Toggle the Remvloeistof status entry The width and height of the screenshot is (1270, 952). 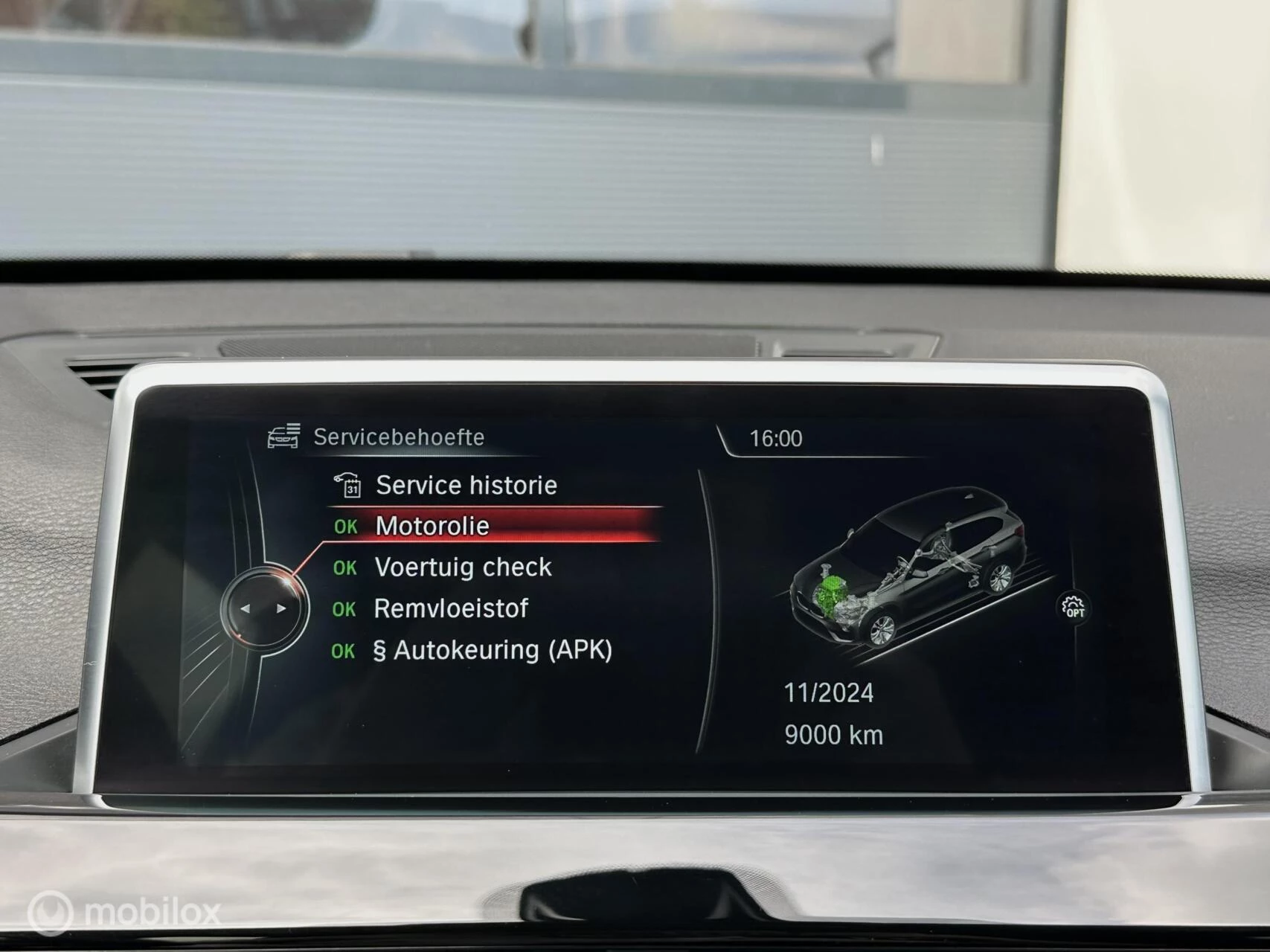(451, 609)
